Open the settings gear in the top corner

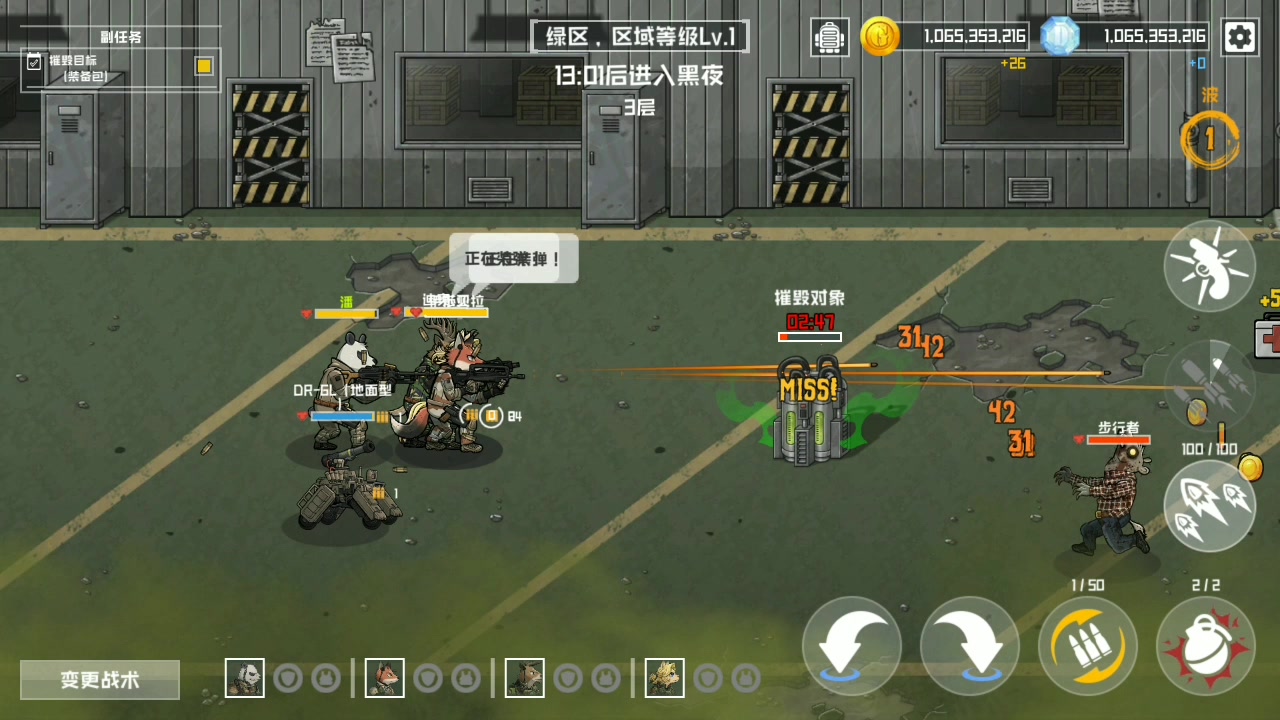pos(1240,37)
